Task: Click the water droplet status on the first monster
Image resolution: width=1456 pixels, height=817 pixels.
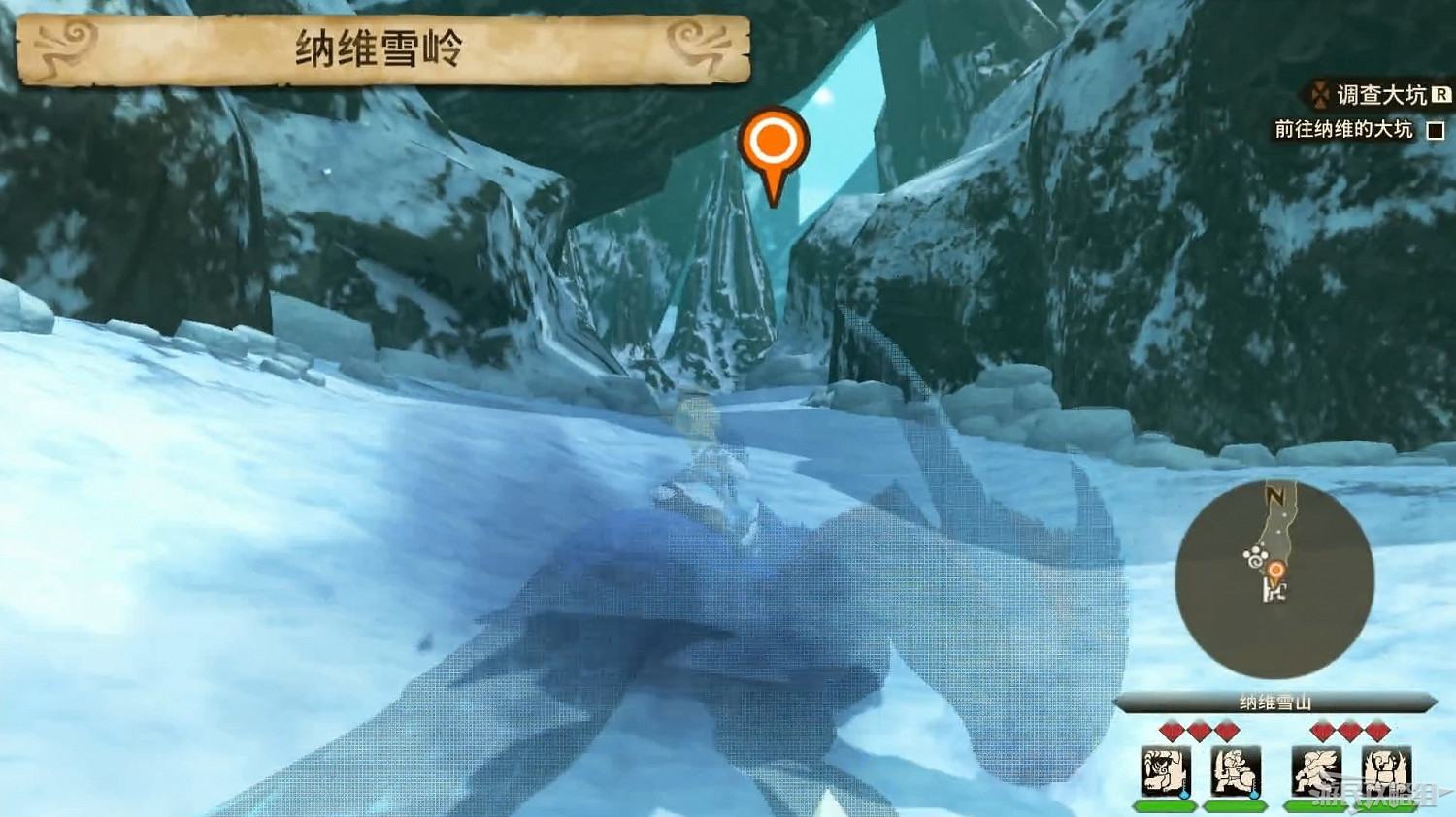Action: point(1183,795)
